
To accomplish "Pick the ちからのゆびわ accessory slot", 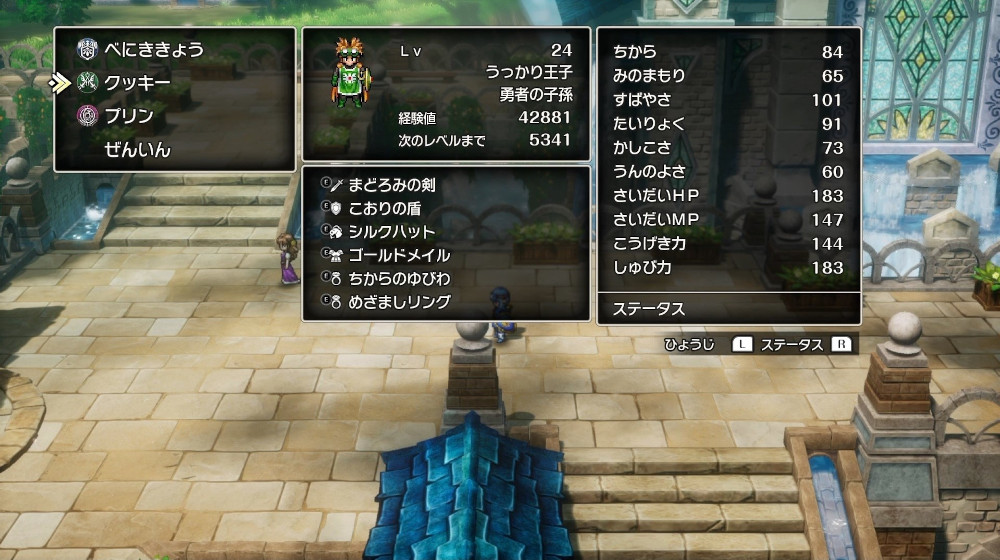I will click(399, 278).
